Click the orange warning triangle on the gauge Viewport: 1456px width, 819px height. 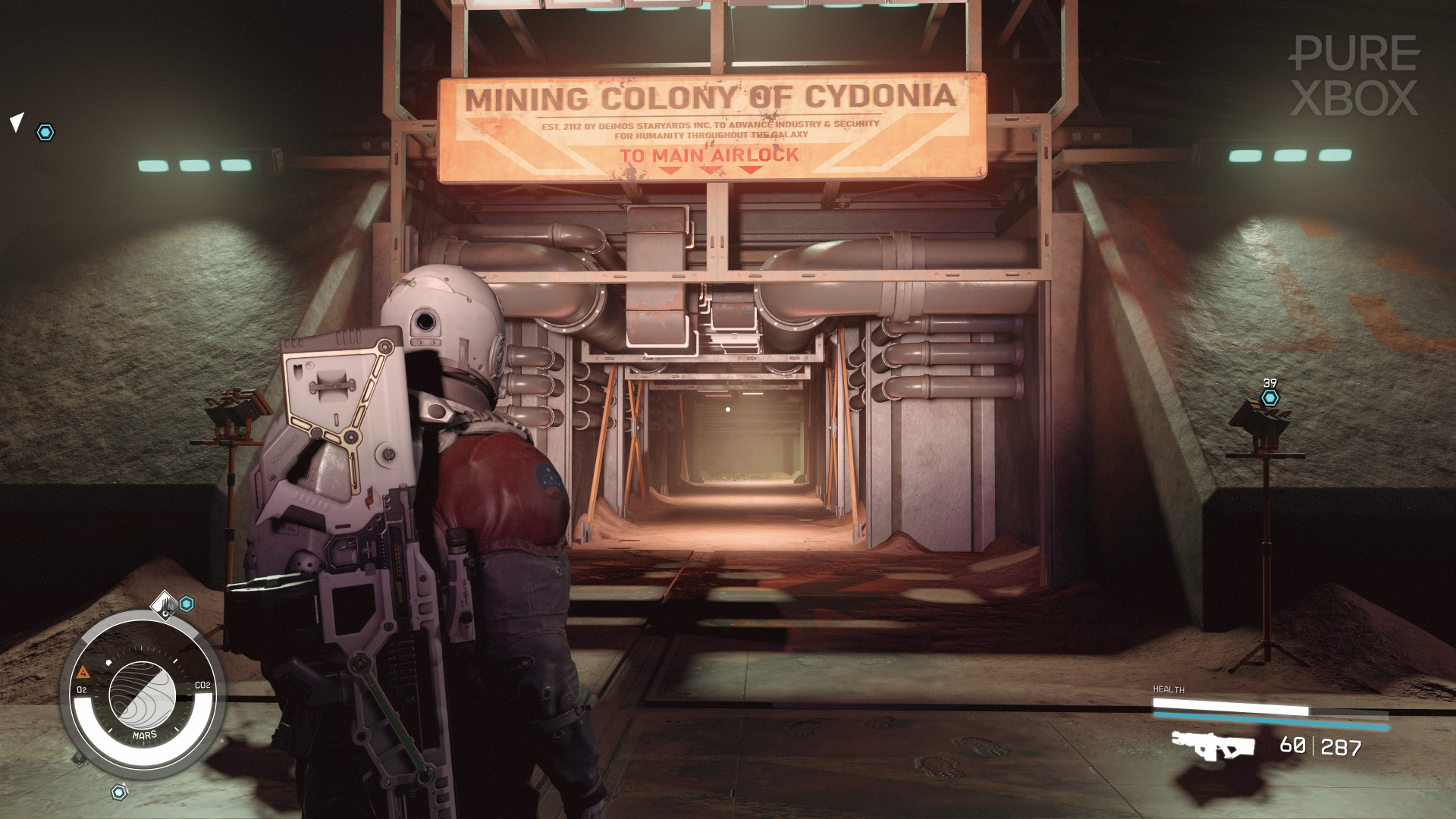83,672
